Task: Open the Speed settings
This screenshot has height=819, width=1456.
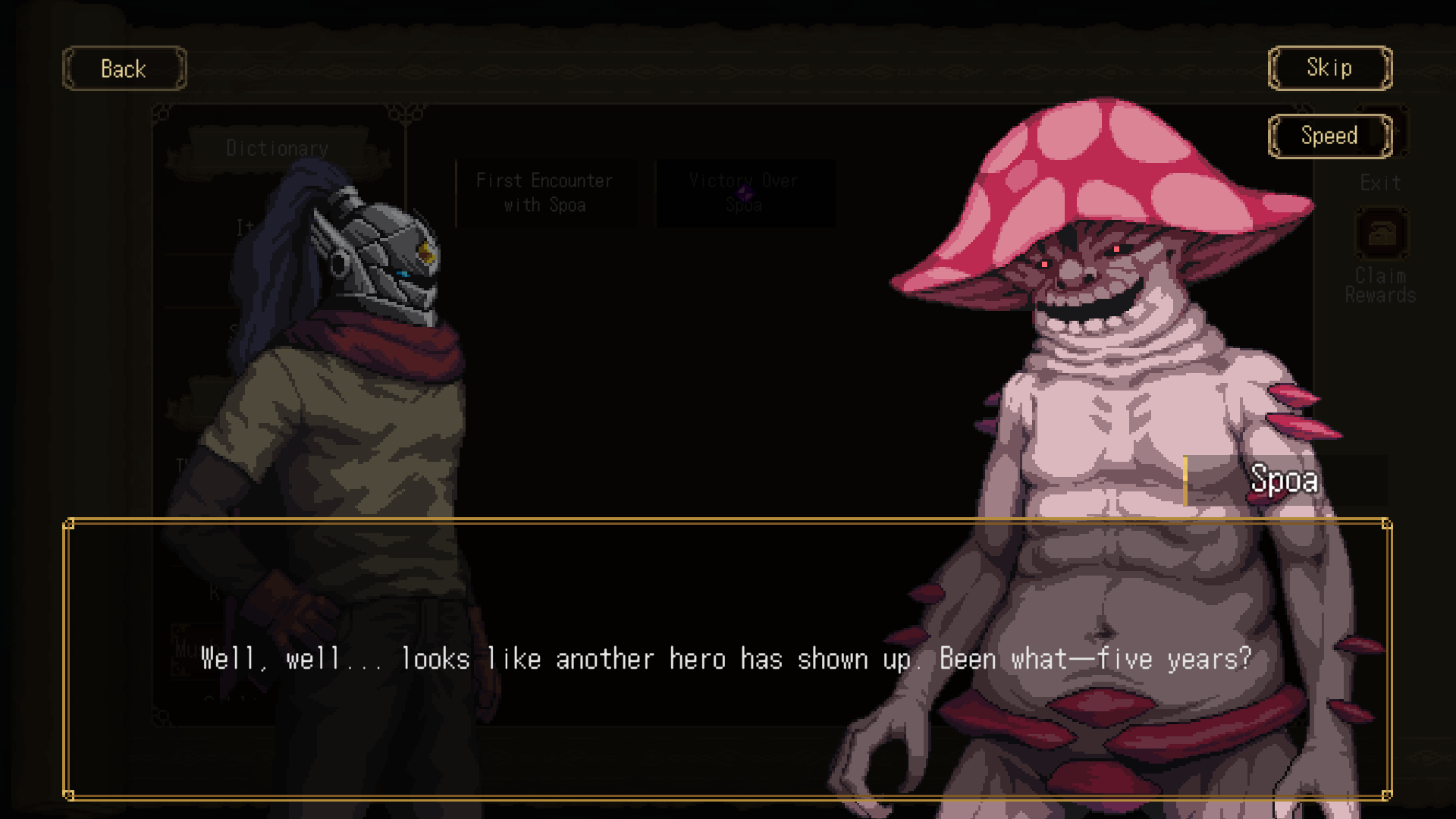Action: click(x=1330, y=136)
